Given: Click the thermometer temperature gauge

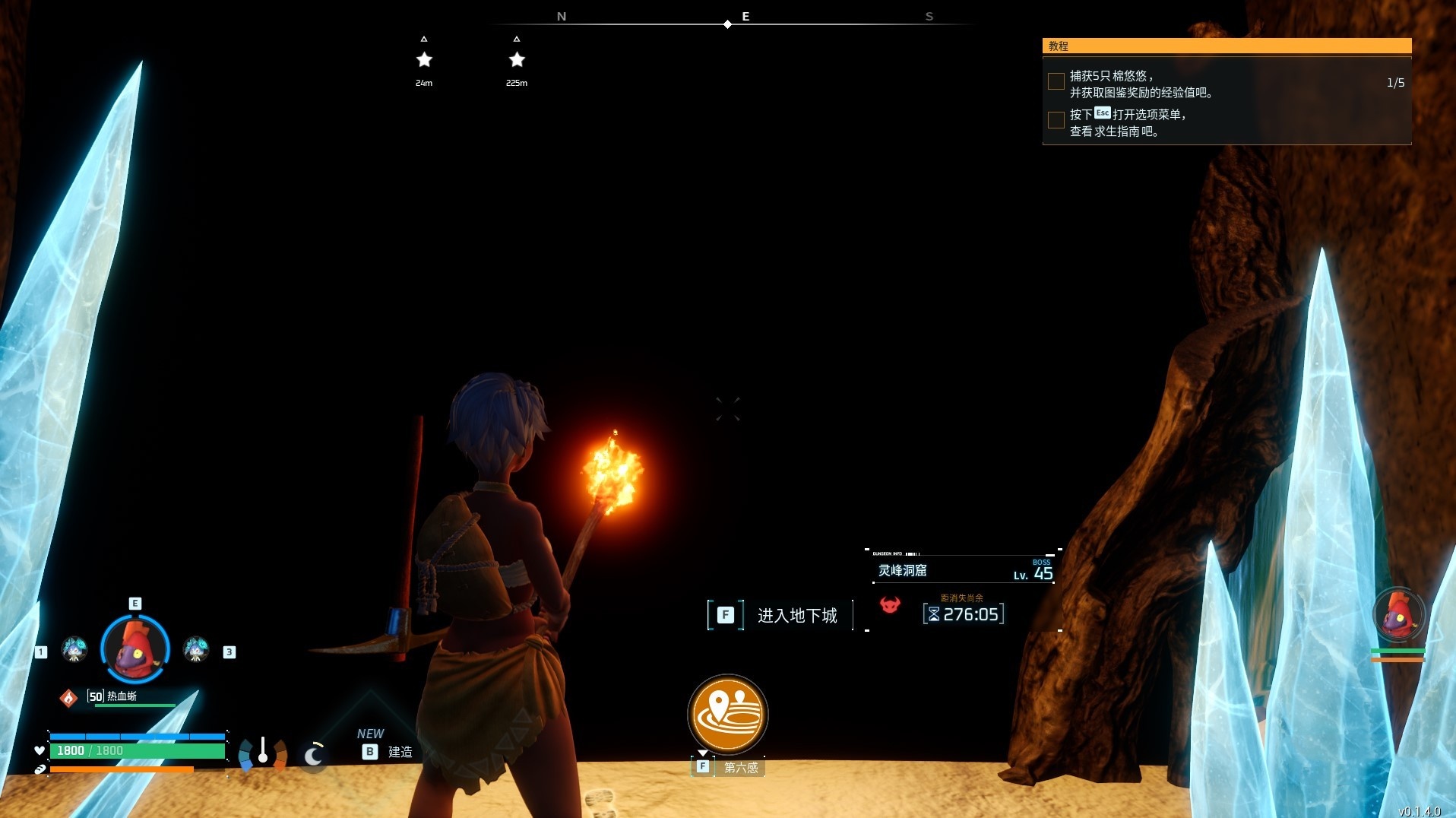Looking at the screenshot, I should tap(263, 752).
